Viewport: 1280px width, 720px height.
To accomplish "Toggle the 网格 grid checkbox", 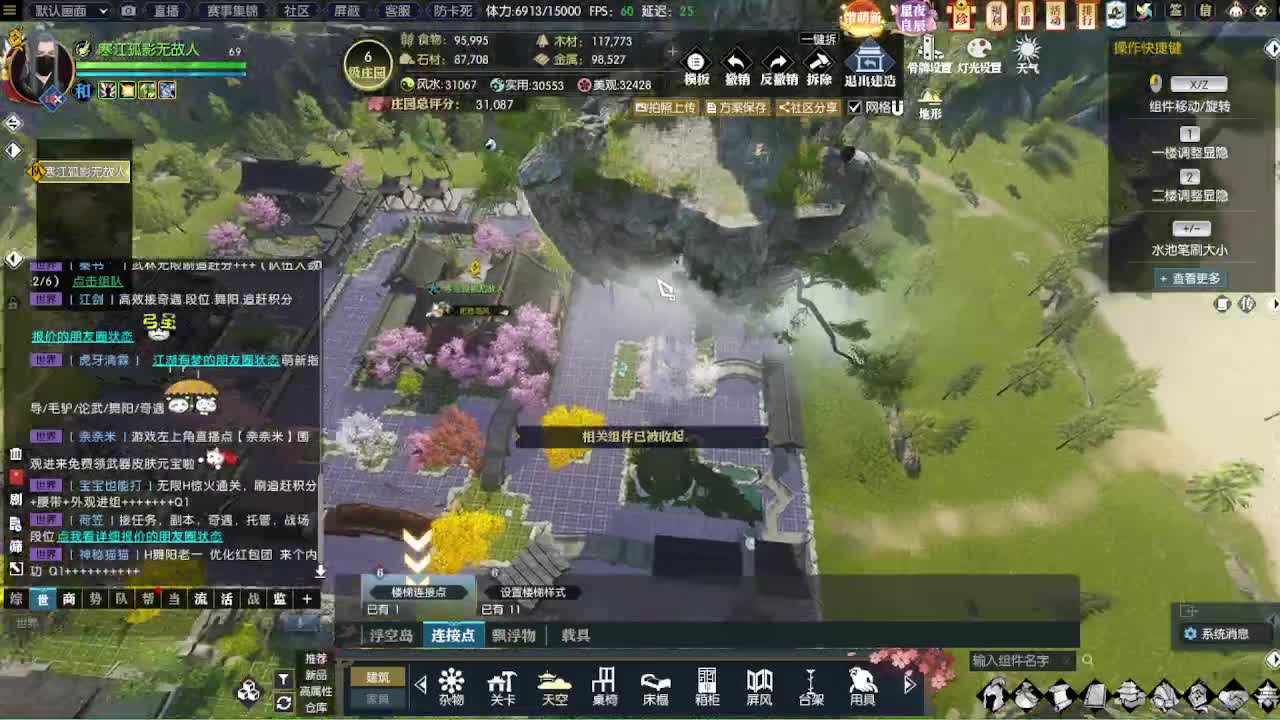I will click(855, 107).
